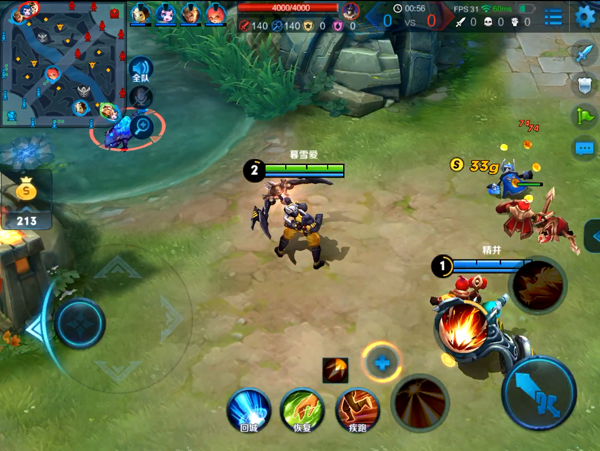Screen dimensions: 600x451
Task: Expand the collapsed side panel arrow
Action: click(x=594, y=237)
